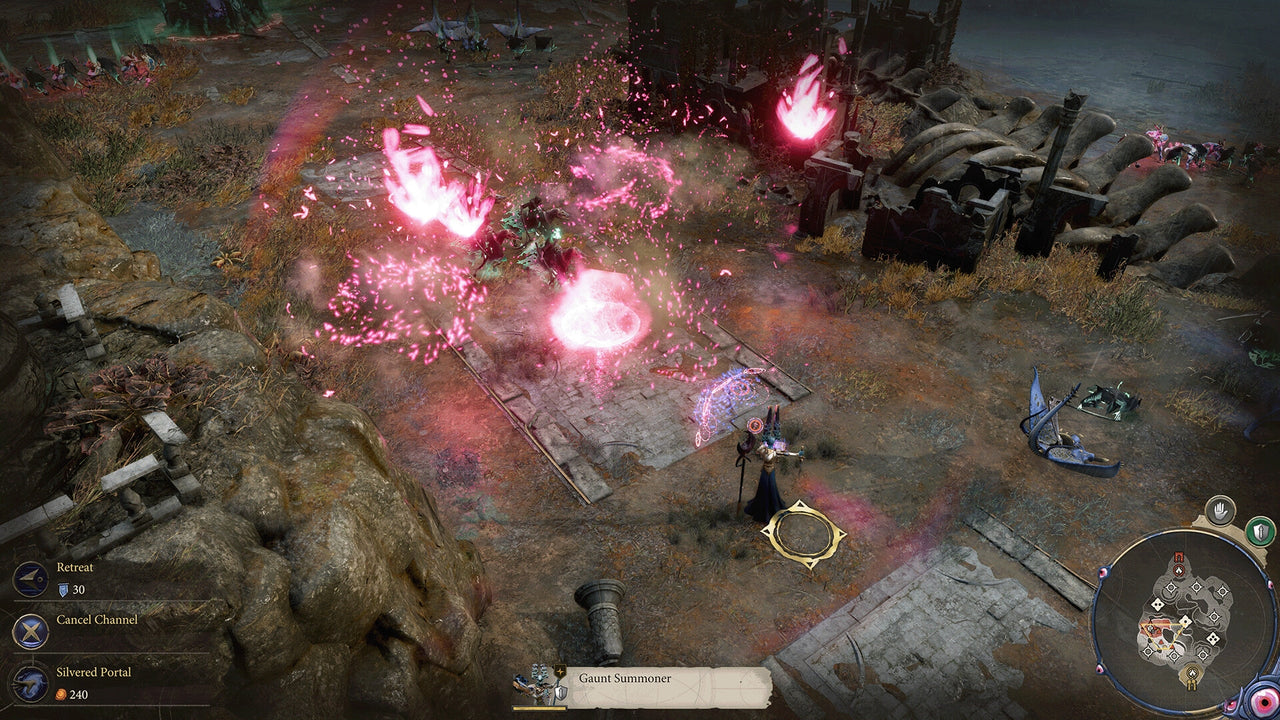Toggle the hand hold-position stance above the minimap
Image resolution: width=1280 pixels, height=720 pixels.
coord(1222,510)
